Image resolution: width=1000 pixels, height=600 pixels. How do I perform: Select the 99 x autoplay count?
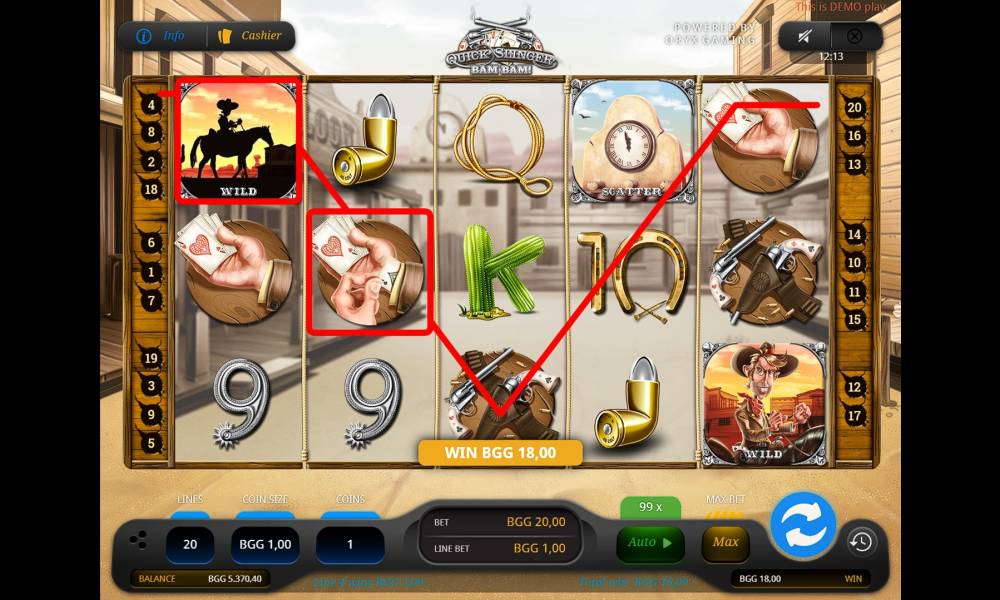649,508
